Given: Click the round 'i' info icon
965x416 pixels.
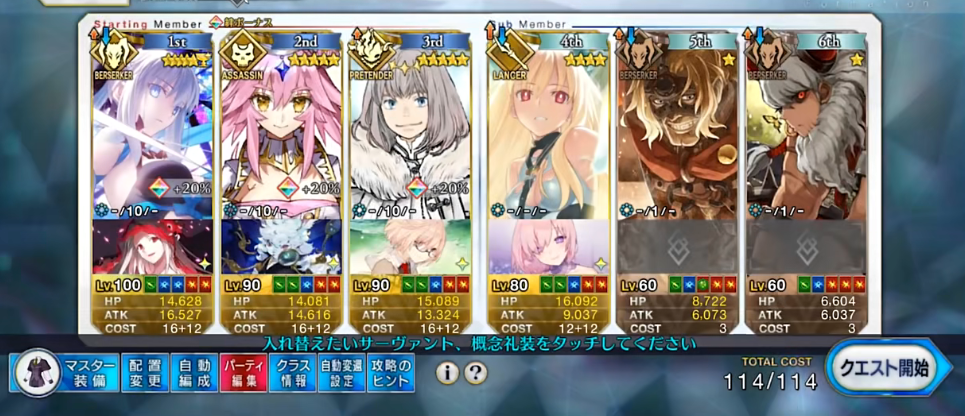Looking at the screenshot, I should click(446, 373).
